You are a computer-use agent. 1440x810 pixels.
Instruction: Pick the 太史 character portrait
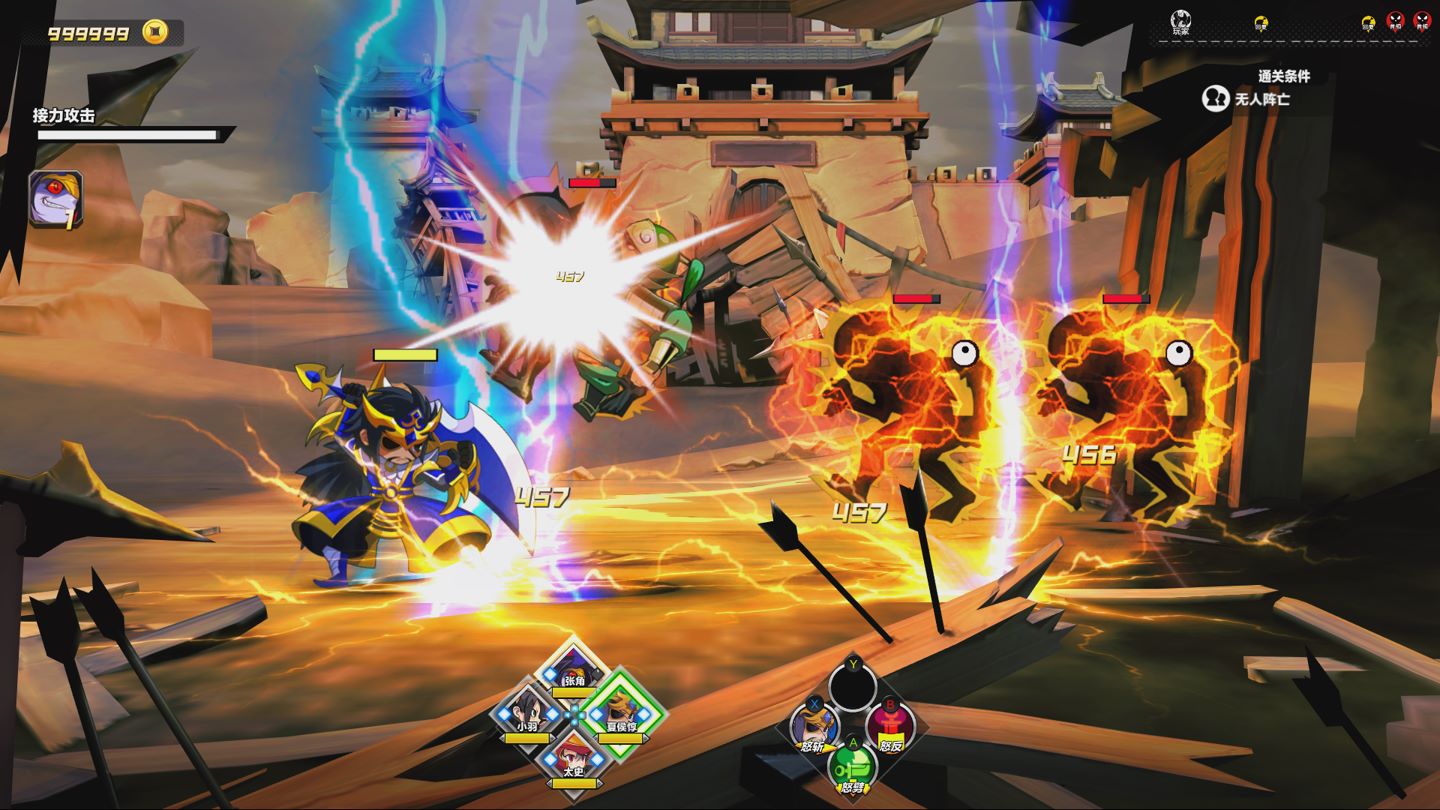tap(573, 755)
